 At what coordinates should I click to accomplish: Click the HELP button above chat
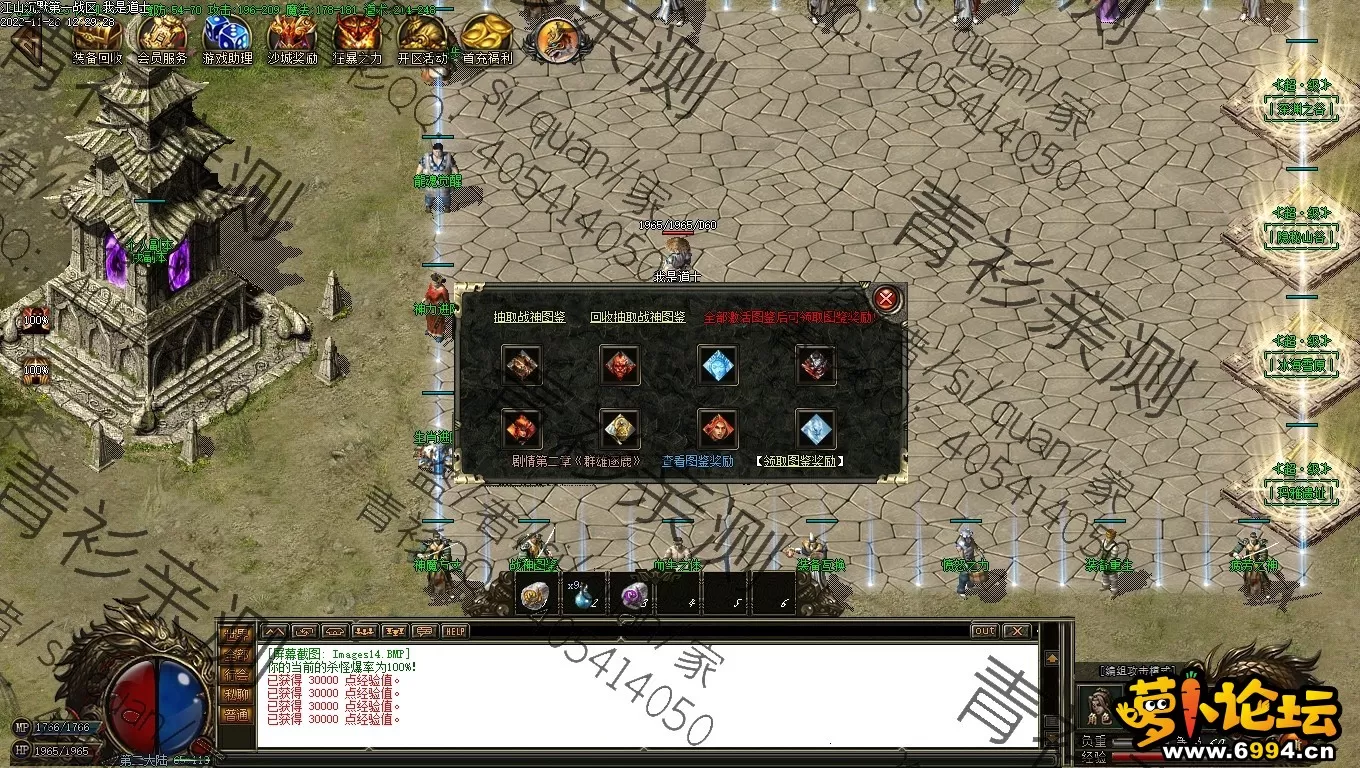[x=456, y=632]
